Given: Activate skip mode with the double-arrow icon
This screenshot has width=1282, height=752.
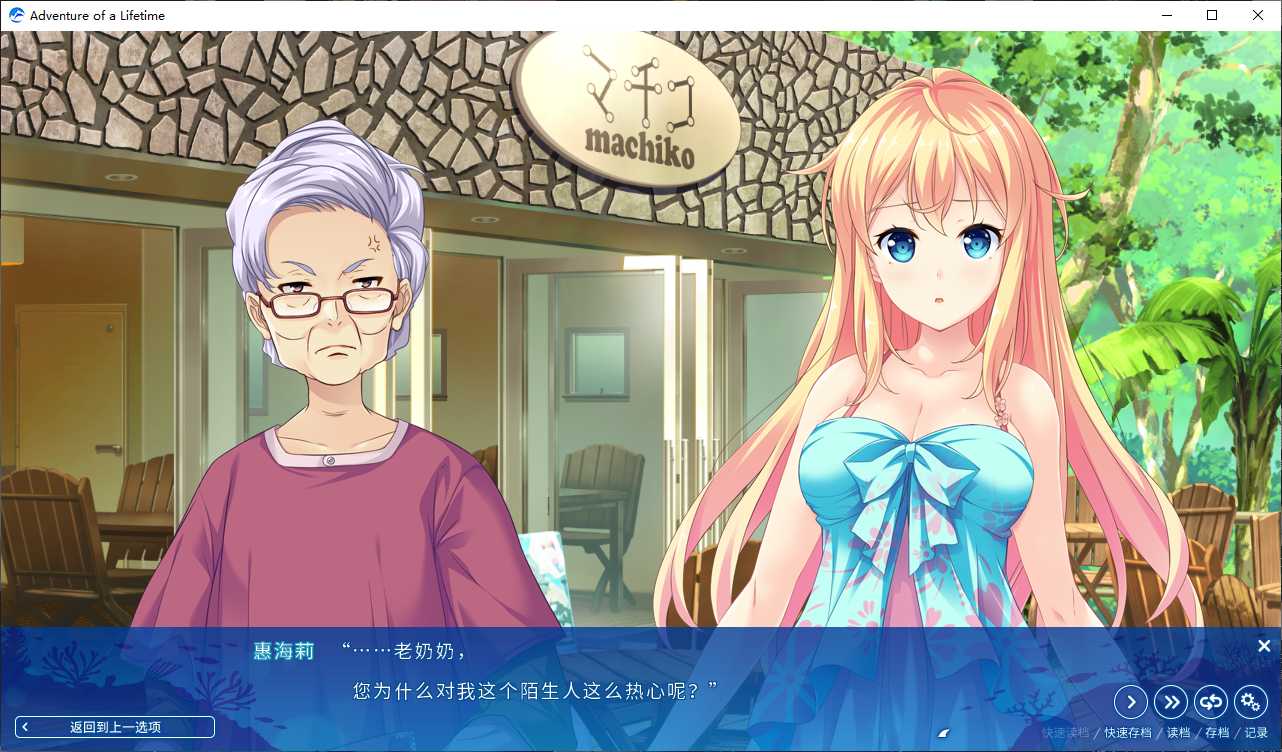Looking at the screenshot, I should [x=1171, y=702].
